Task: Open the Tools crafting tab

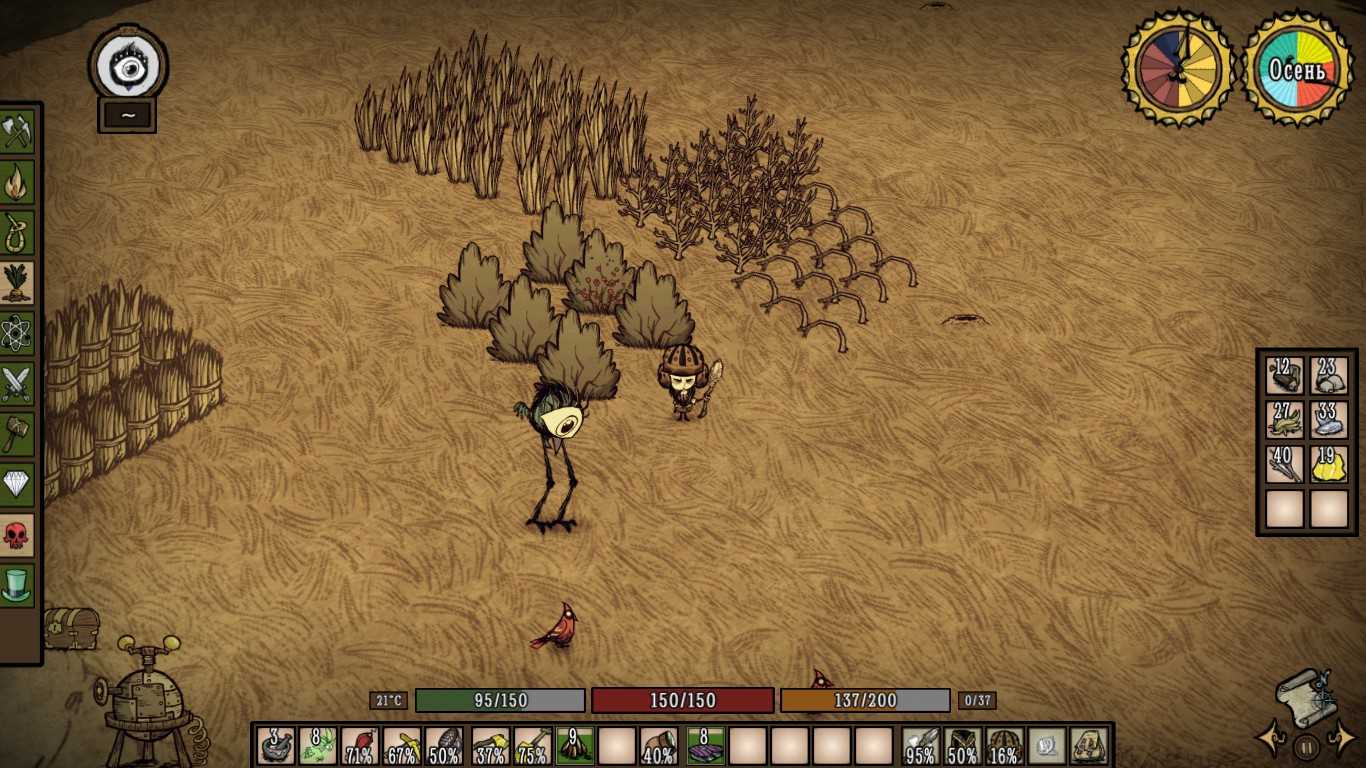Action: (x=17, y=131)
